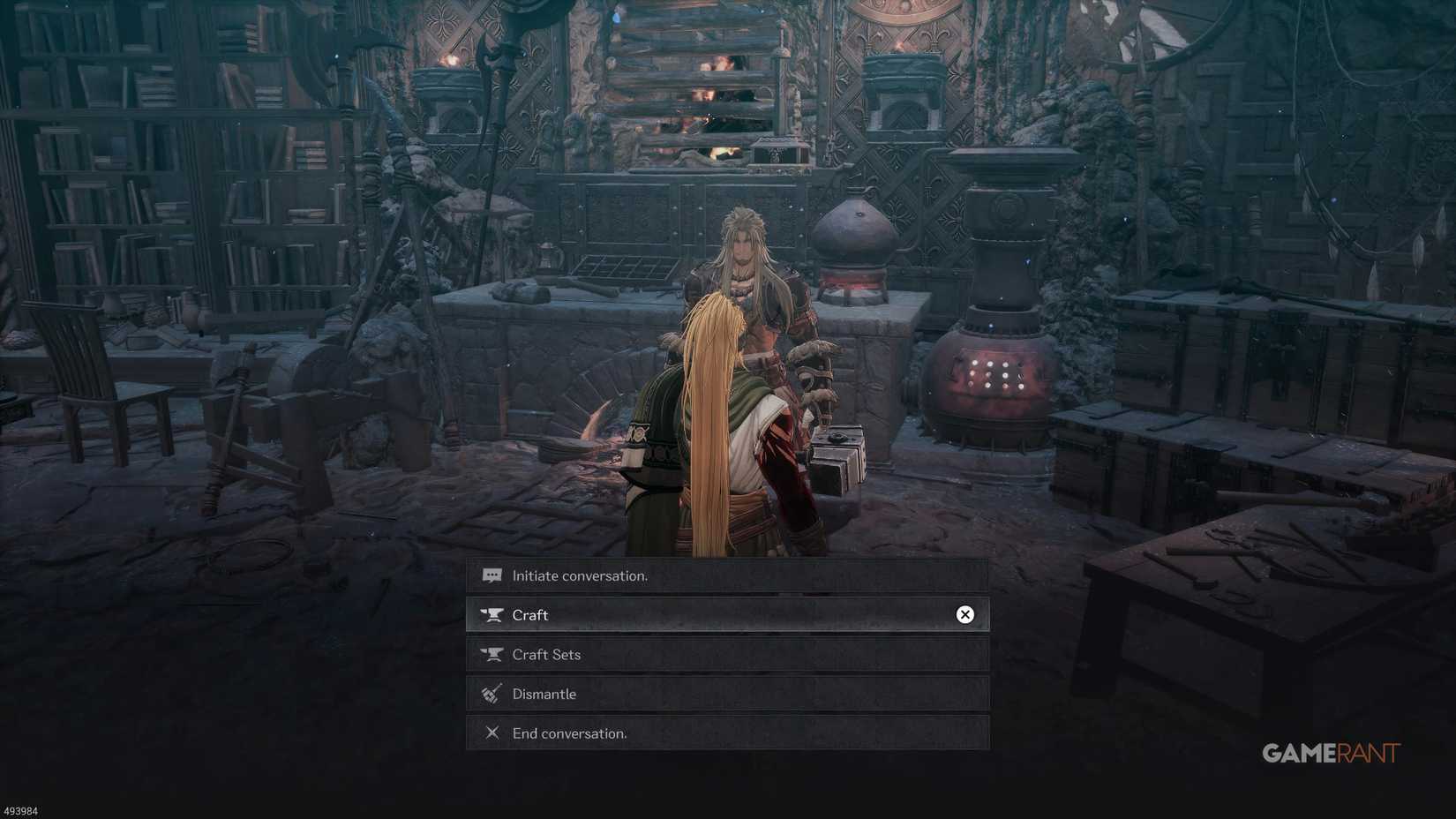This screenshot has height=819, width=1456.
Task: Click the X icon beside End conversation
Action: (492, 733)
